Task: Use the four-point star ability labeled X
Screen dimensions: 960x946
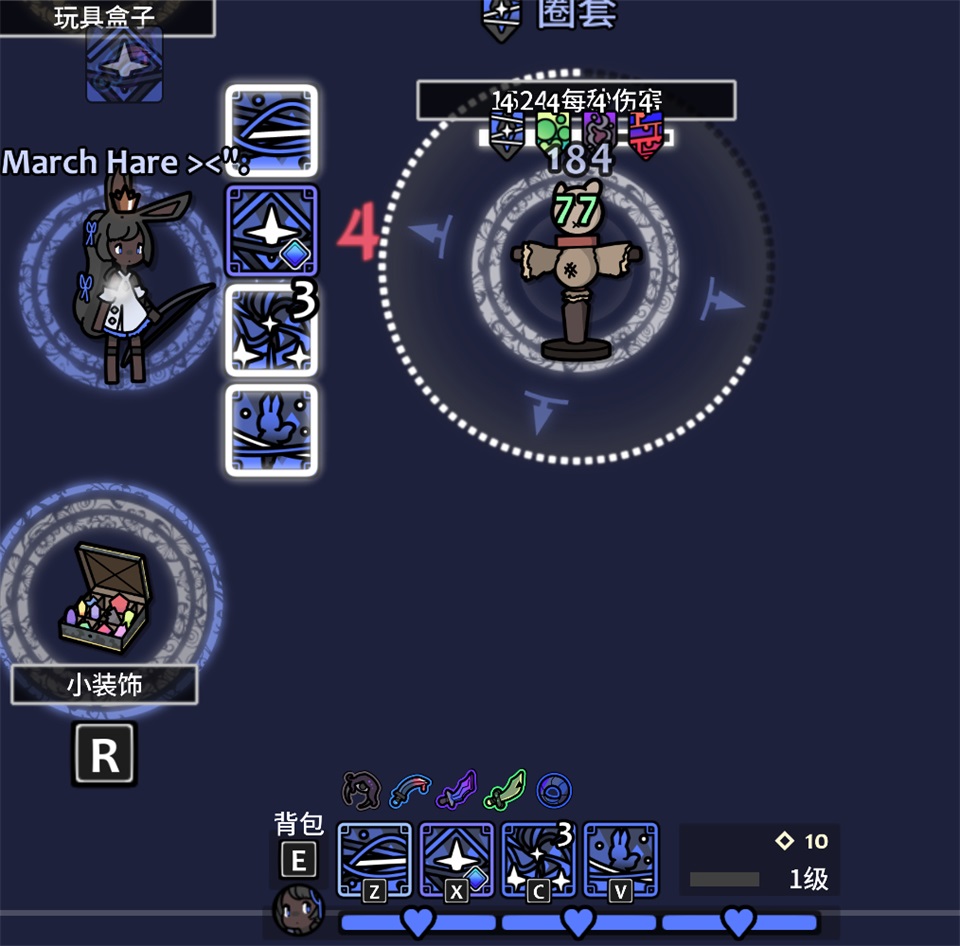Action: (457, 860)
